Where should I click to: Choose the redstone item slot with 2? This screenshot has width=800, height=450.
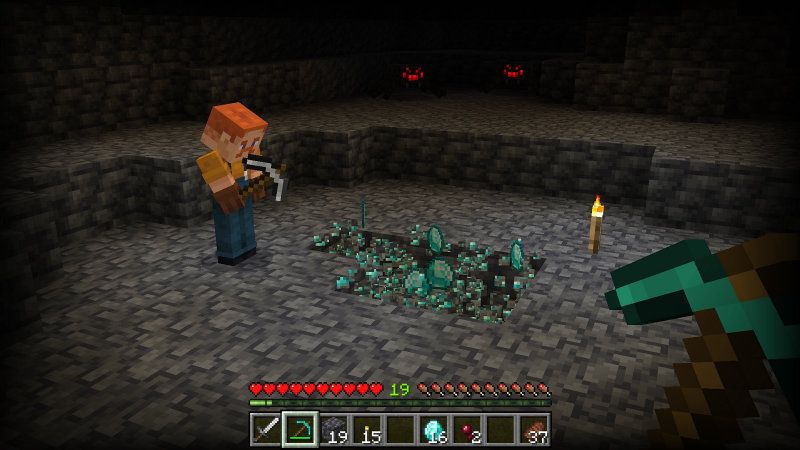click(x=468, y=430)
